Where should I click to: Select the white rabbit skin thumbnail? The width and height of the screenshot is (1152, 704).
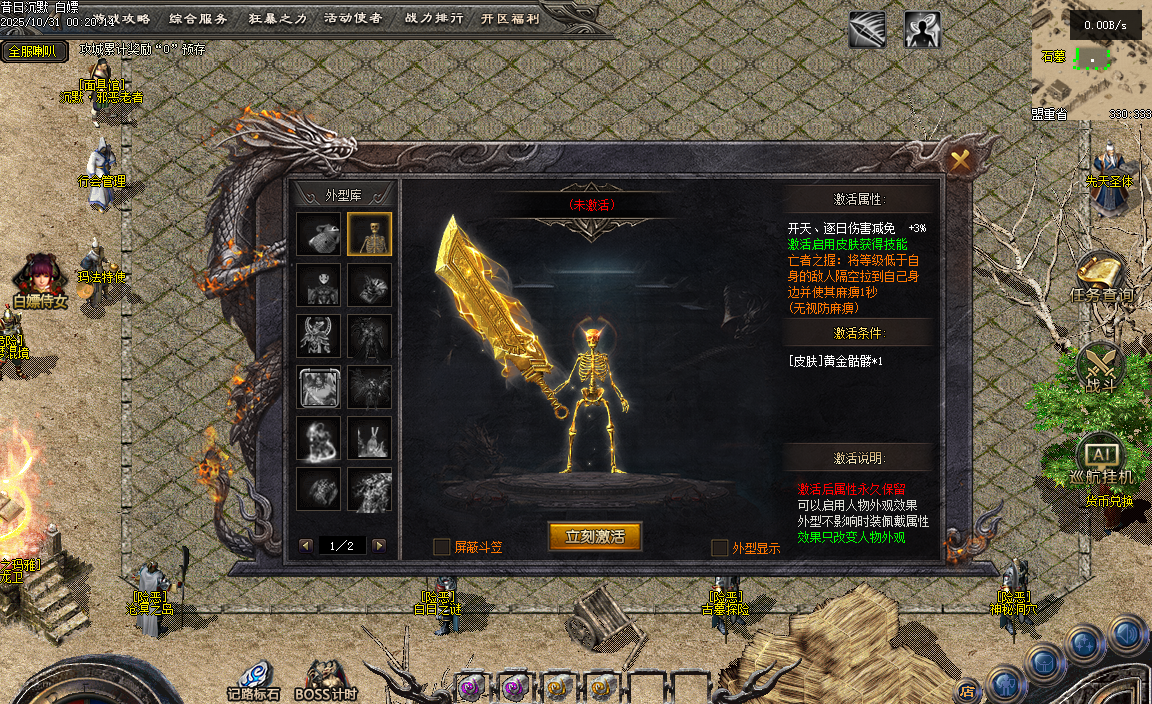coord(369,438)
